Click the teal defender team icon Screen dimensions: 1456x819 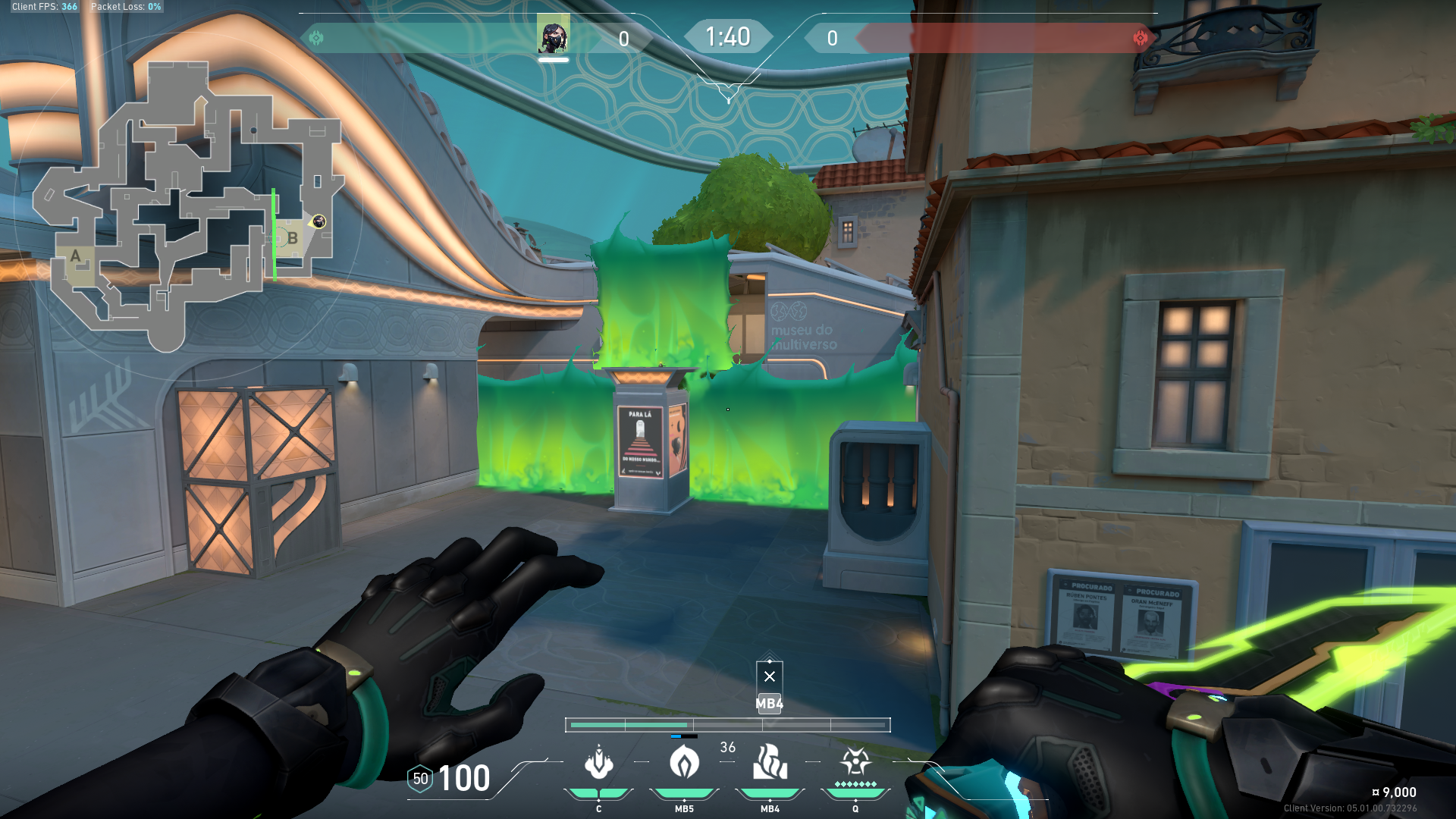pyautogui.click(x=316, y=38)
